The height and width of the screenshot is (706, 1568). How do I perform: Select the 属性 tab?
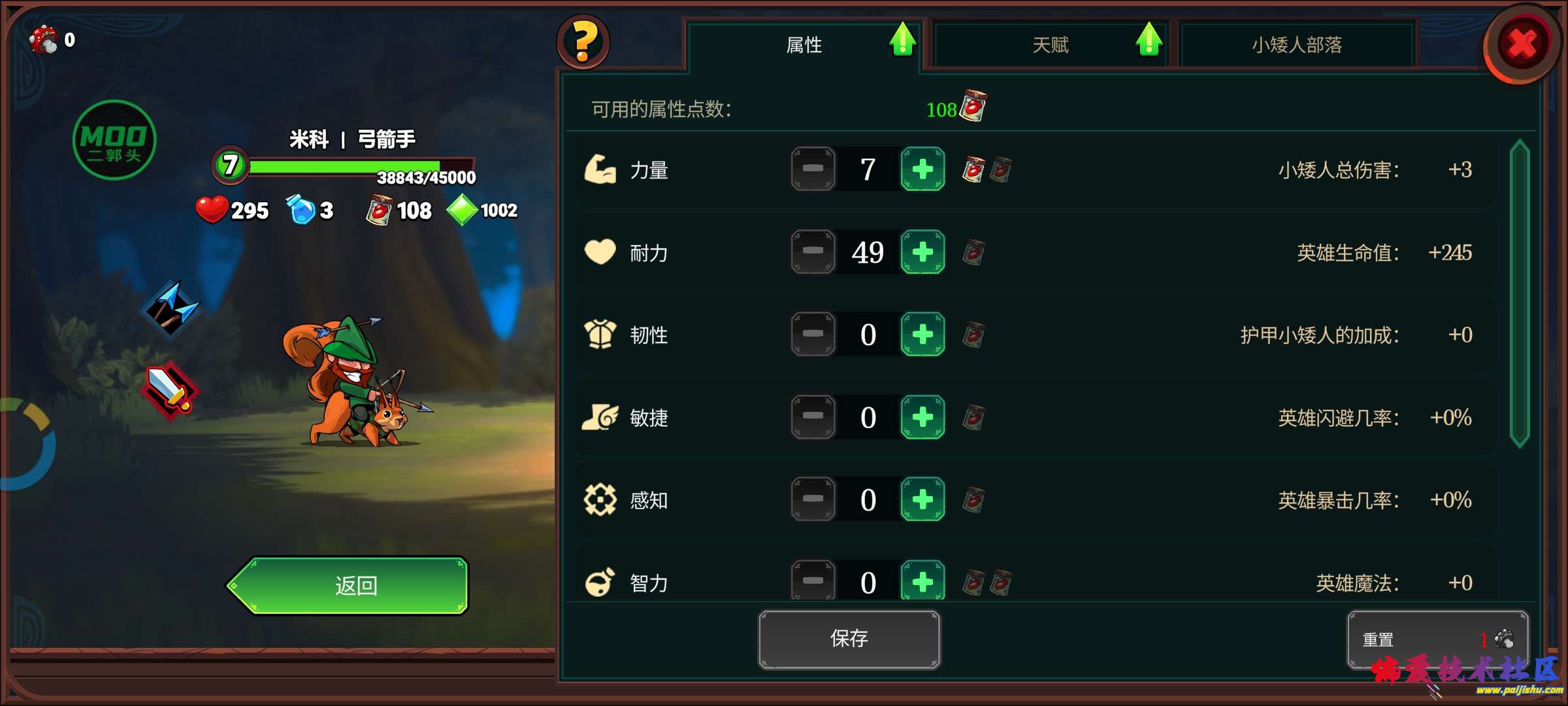coord(804,44)
